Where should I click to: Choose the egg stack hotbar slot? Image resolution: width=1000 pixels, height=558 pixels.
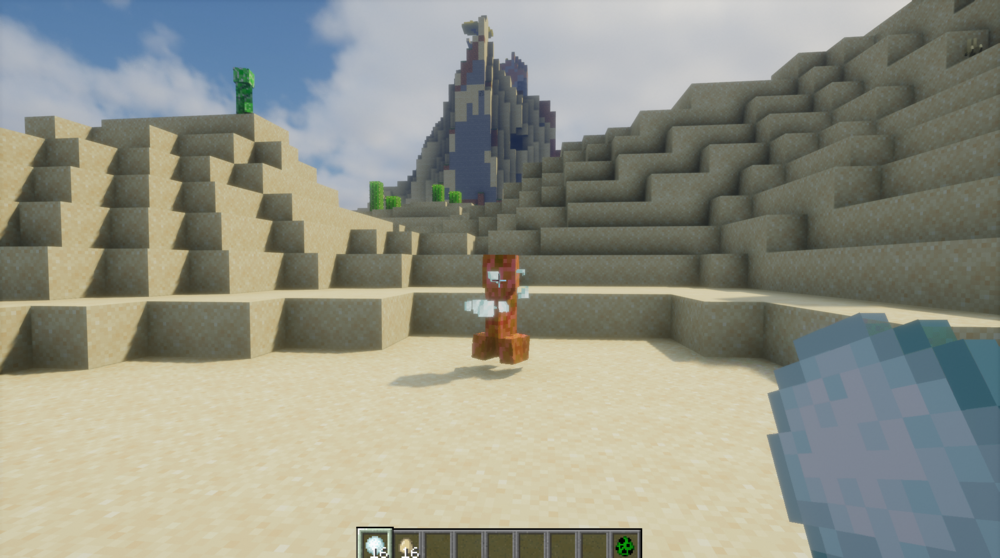tap(406, 545)
